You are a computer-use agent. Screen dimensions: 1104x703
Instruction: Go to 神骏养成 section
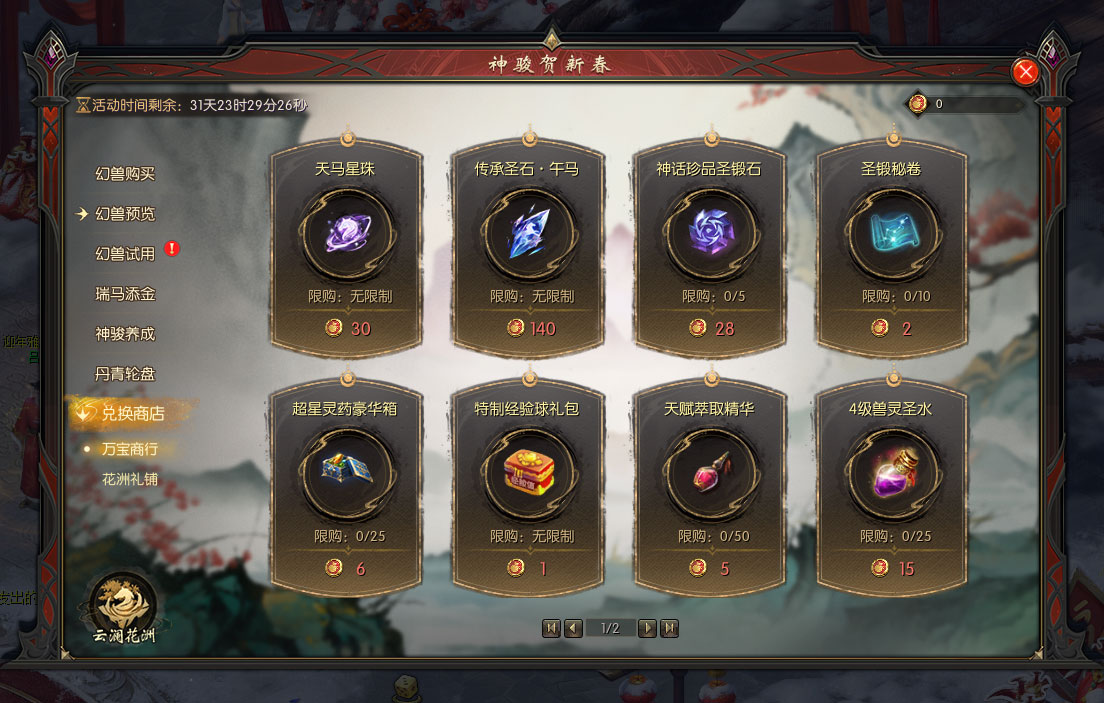point(125,334)
